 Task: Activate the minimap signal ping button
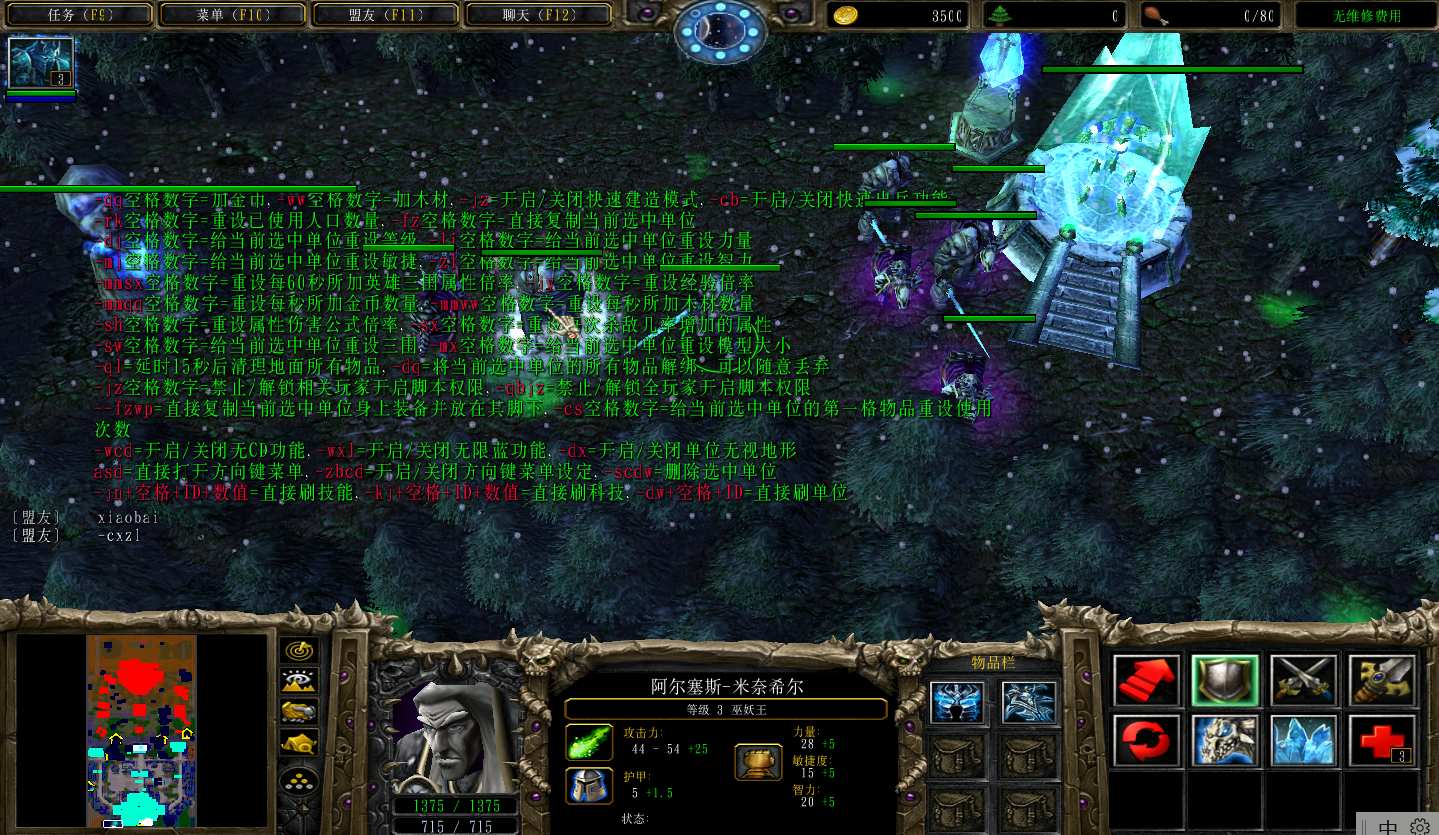pyautogui.click(x=299, y=651)
